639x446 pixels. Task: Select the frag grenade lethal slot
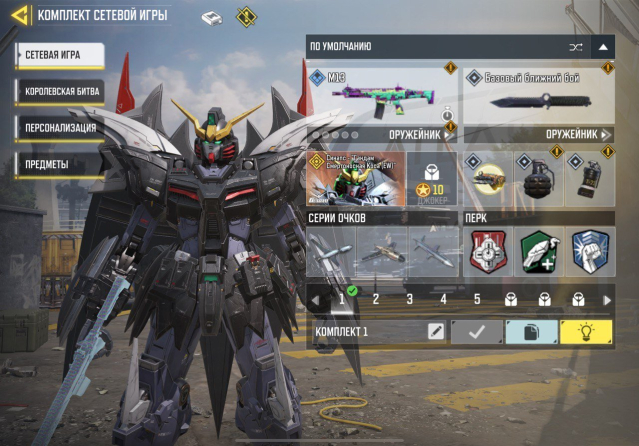click(538, 180)
